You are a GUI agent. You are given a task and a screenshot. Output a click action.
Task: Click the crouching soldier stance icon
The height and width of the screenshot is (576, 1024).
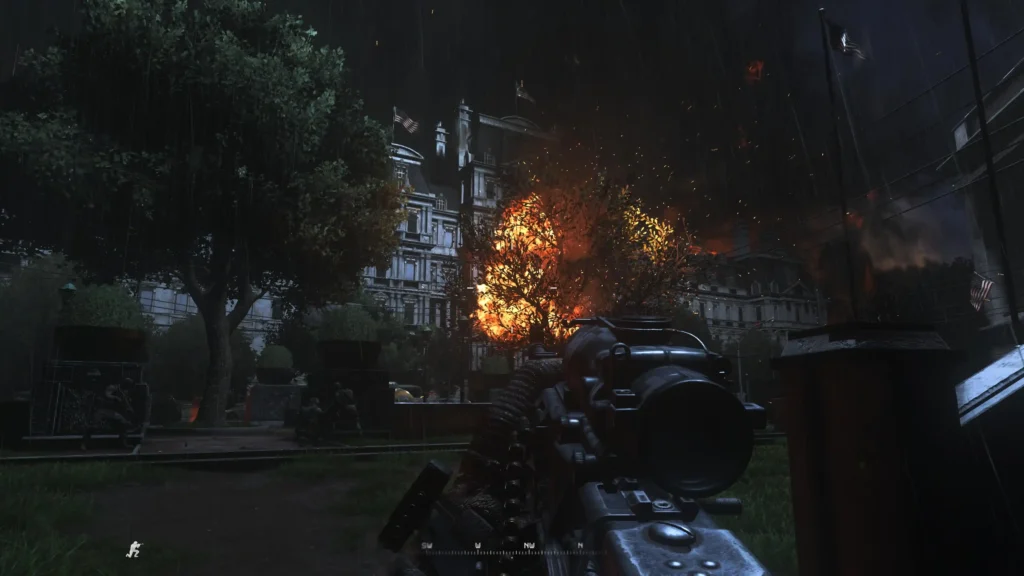click(x=134, y=549)
